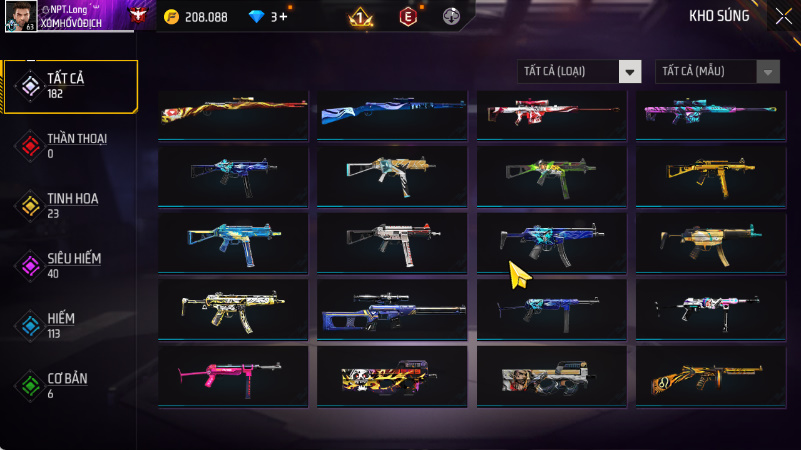The width and height of the screenshot is (801, 450).
Task: Choose the orange tiger-striped gun skin
Action: [x=711, y=375]
